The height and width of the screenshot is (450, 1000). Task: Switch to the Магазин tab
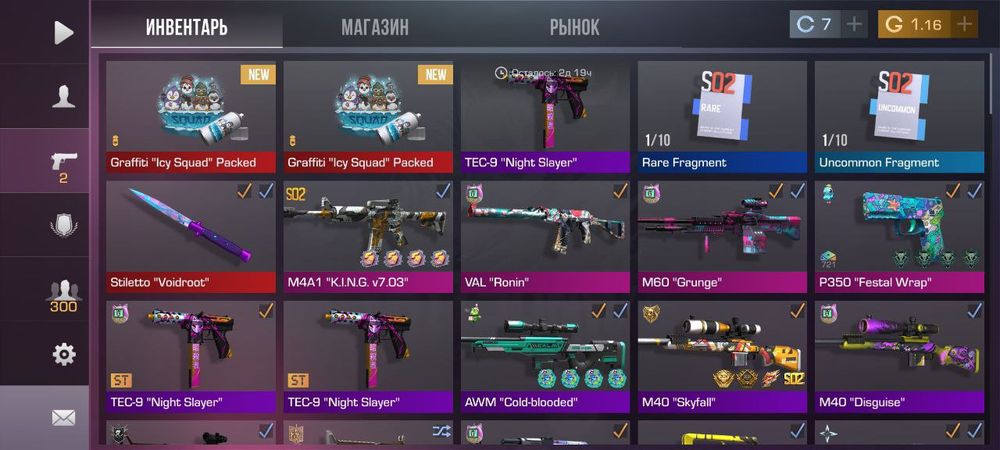375,27
